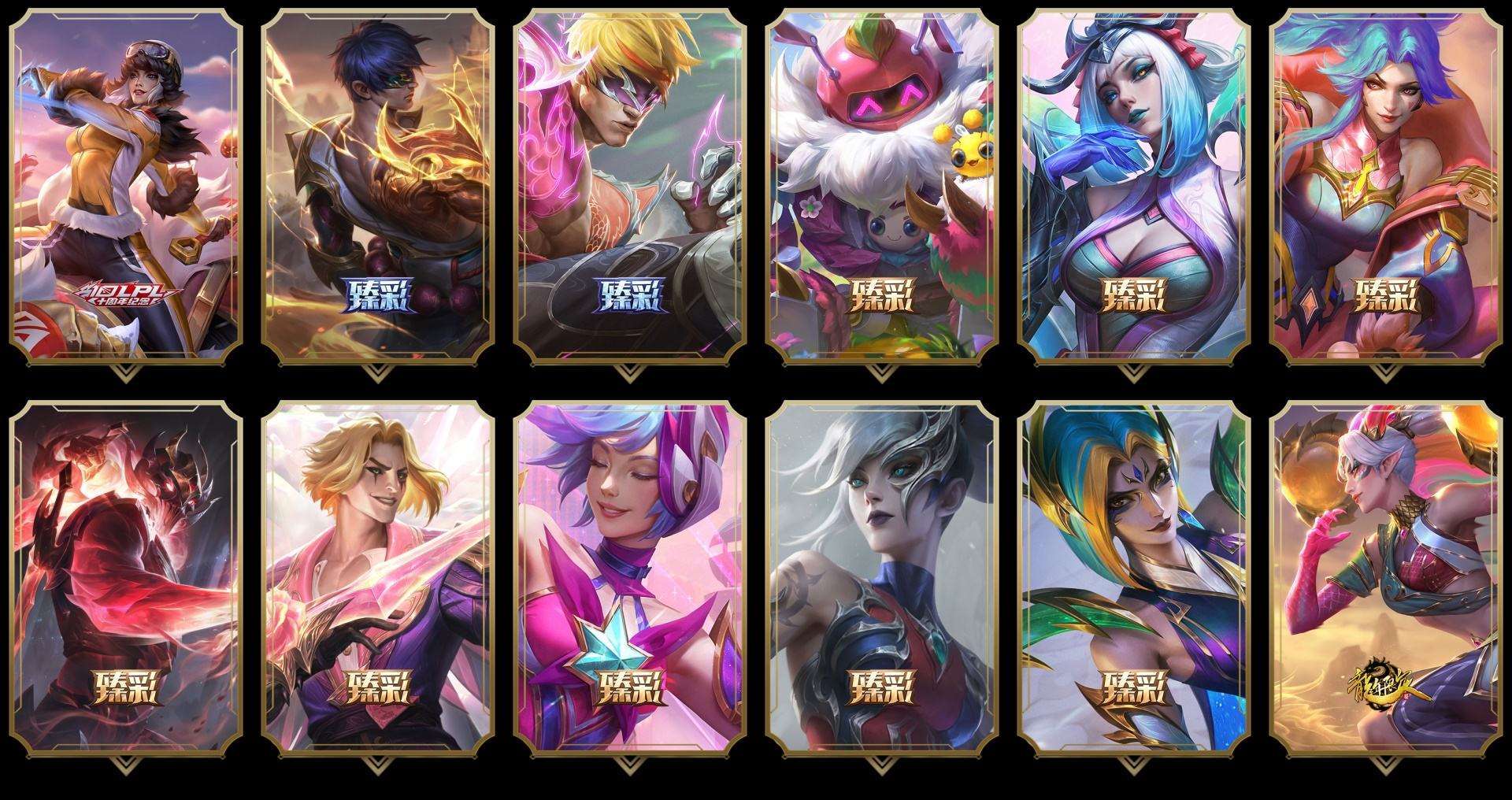Select the elf woman holding golden orb card
This screenshot has width=1512, height=800.
[x=1386, y=579]
